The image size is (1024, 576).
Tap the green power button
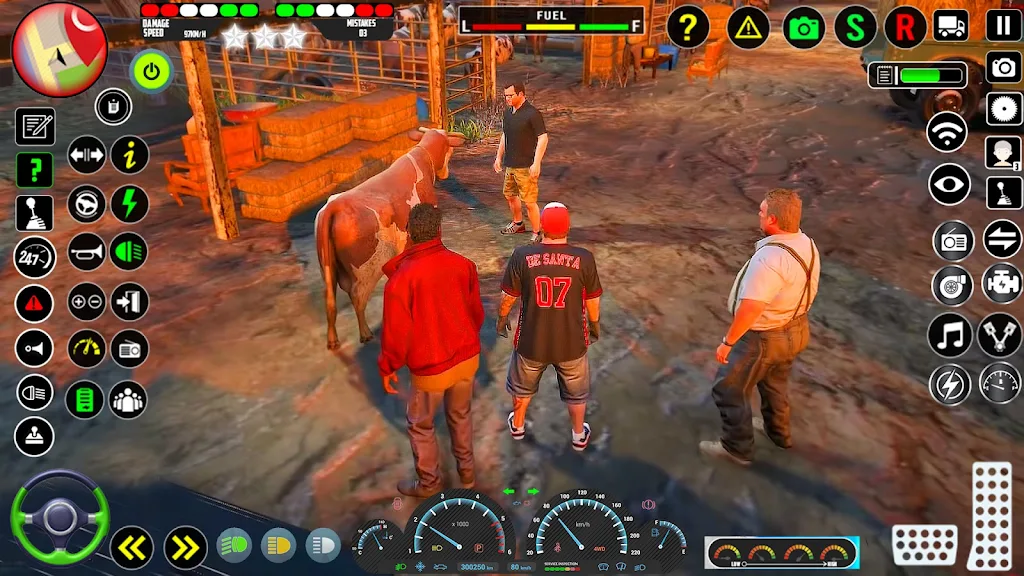pyautogui.click(x=151, y=71)
